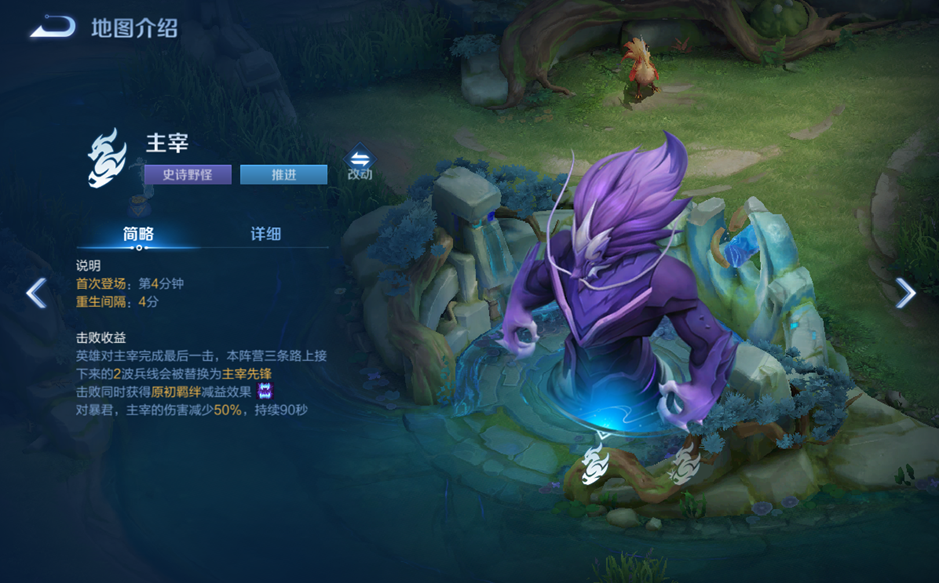The height and width of the screenshot is (583, 939).
Task: Show the next map entry with right arrow
Action: pyautogui.click(x=905, y=293)
